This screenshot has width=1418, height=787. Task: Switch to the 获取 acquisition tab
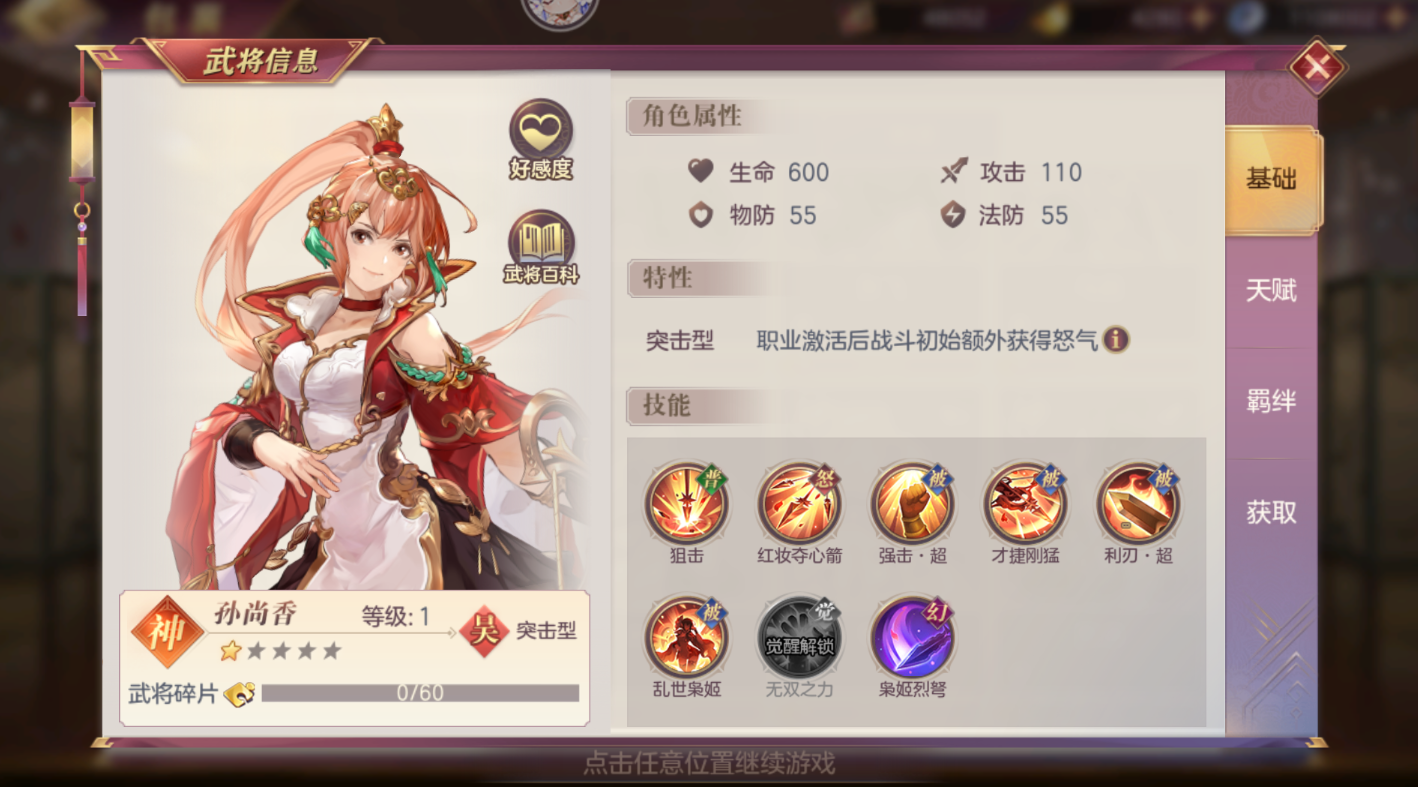point(1273,512)
